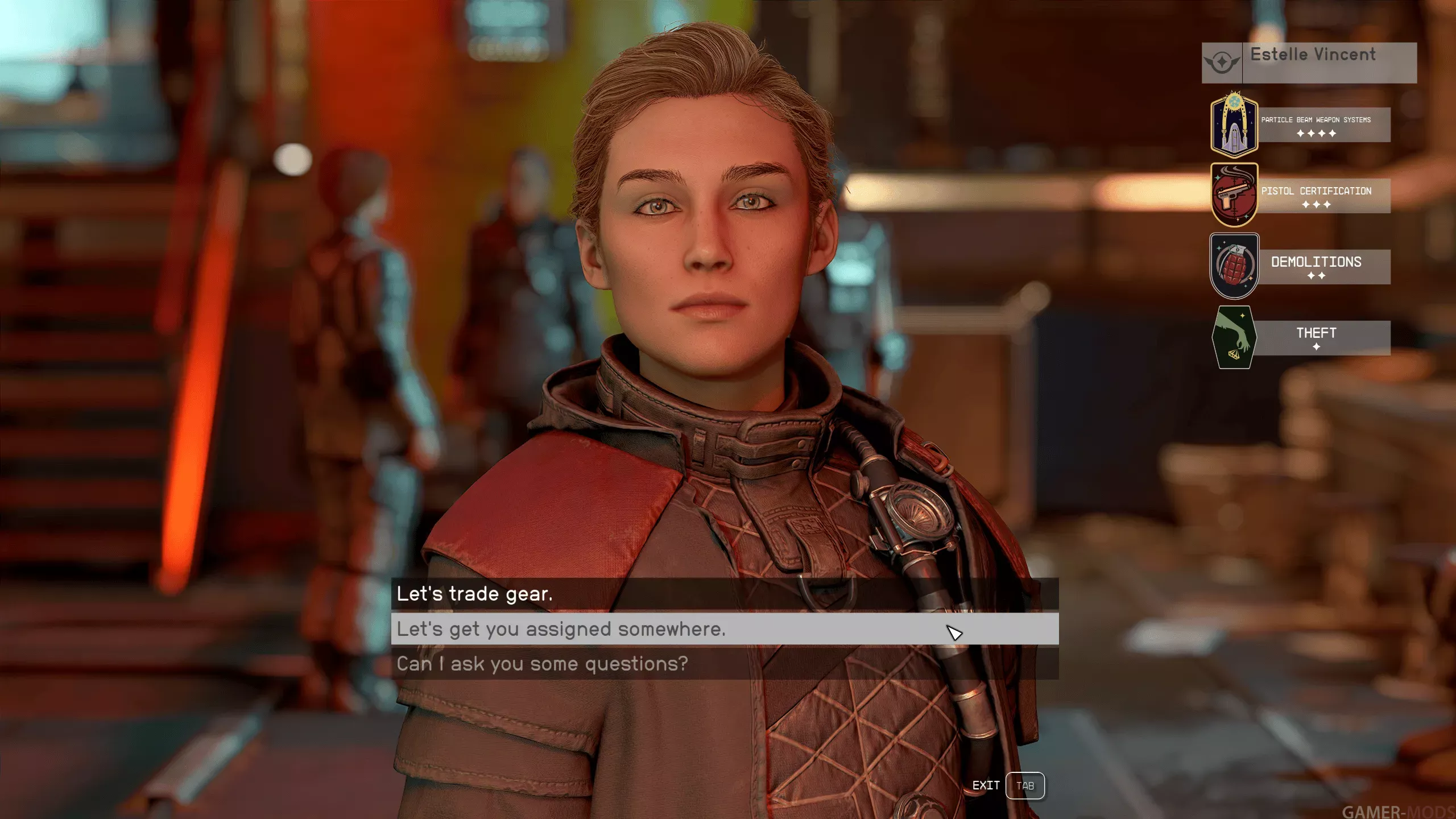
Task: Select "Let's get you assigned somewhere" reply
Action: (561, 629)
